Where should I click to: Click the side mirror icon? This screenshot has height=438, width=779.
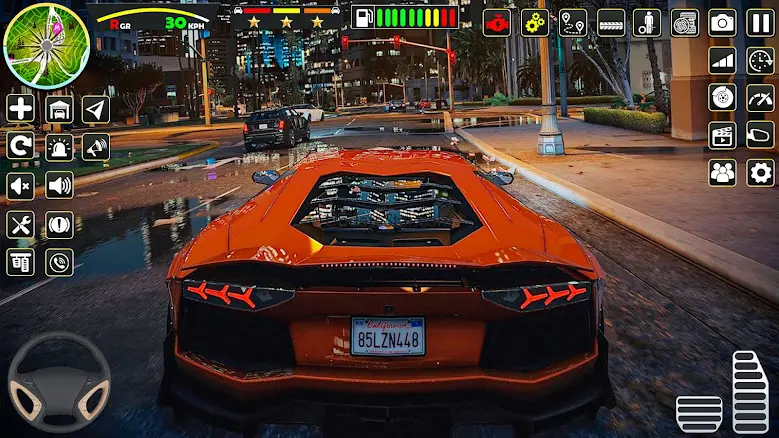[x=760, y=135]
